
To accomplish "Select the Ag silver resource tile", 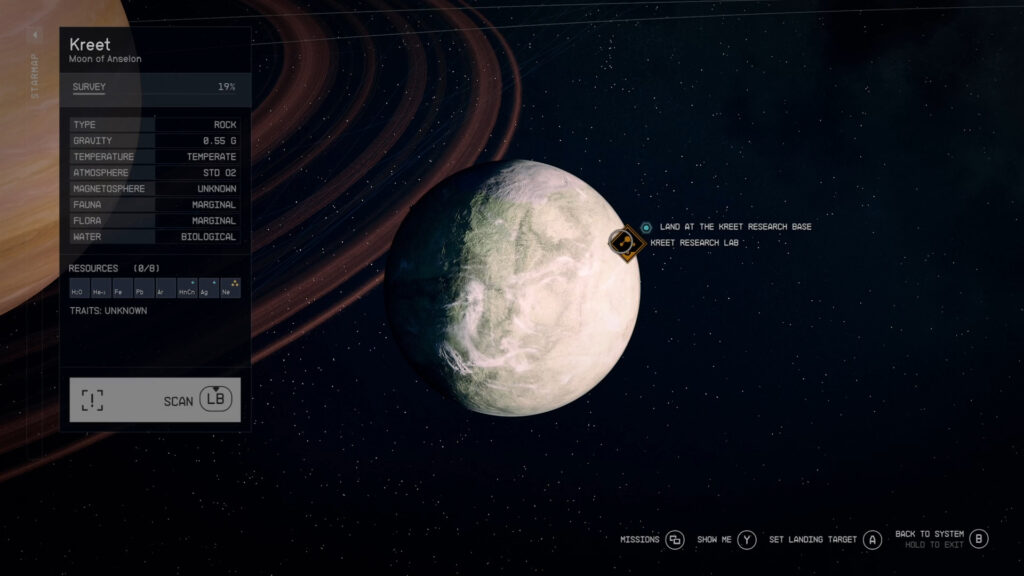I will (x=208, y=290).
